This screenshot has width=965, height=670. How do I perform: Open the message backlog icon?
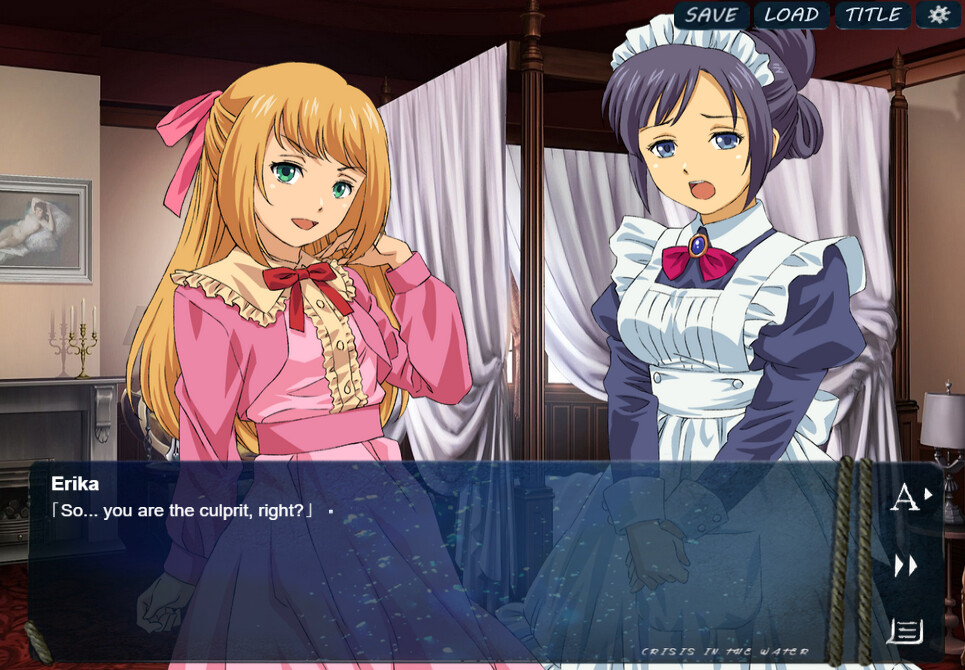click(905, 632)
